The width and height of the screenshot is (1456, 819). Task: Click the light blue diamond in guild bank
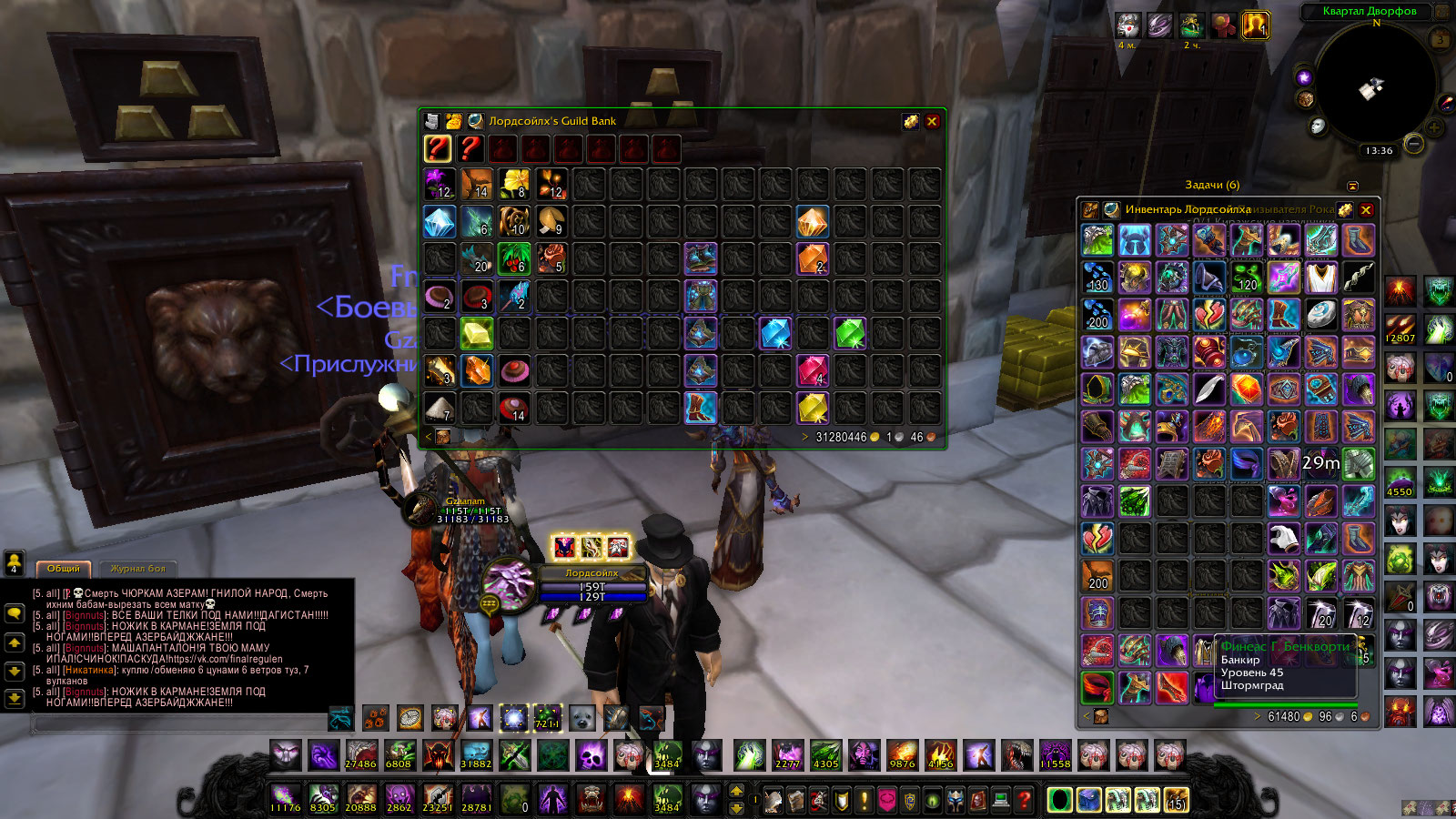440,221
